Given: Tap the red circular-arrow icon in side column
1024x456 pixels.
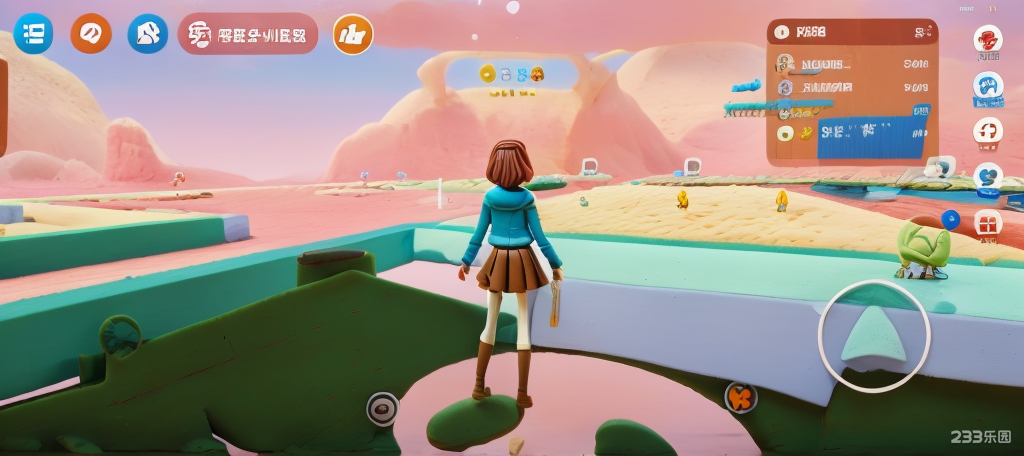Looking at the screenshot, I should [x=988, y=131].
